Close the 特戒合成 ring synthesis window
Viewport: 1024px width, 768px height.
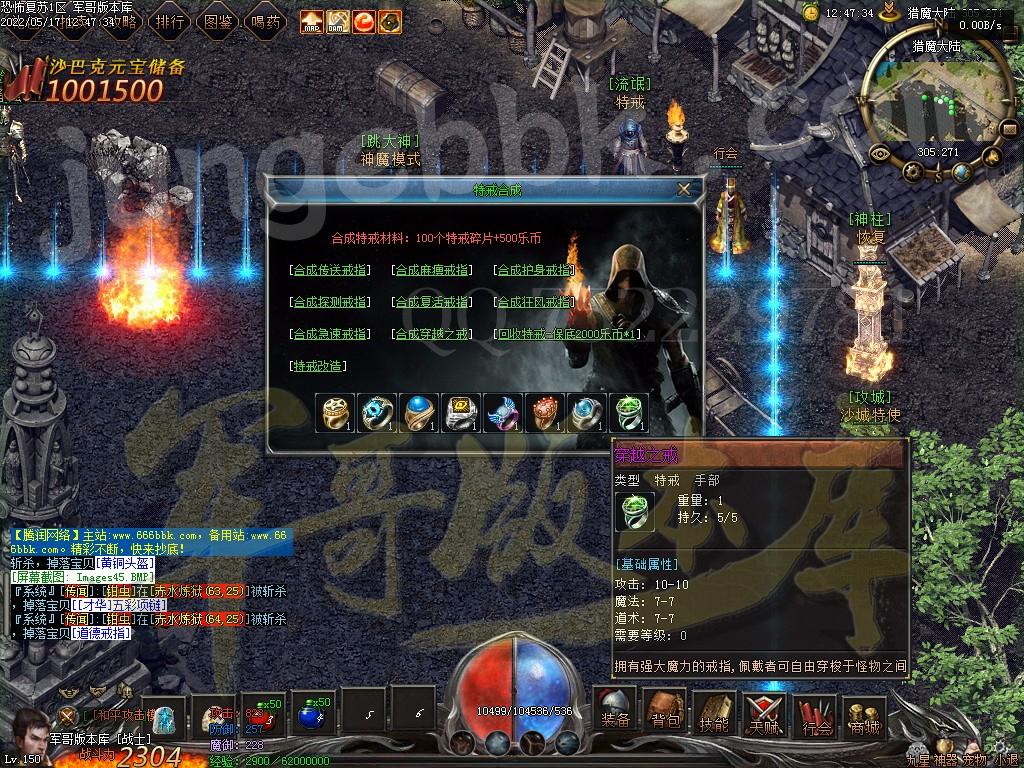coord(684,189)
